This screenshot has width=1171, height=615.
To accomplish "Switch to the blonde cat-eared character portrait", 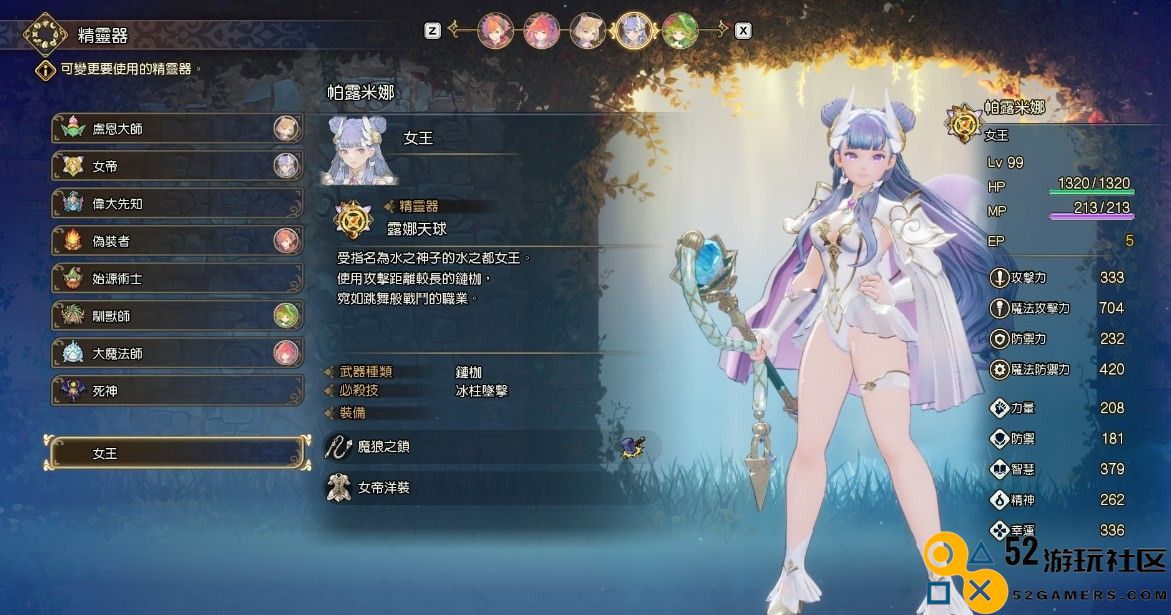I will tap(587, 31).
